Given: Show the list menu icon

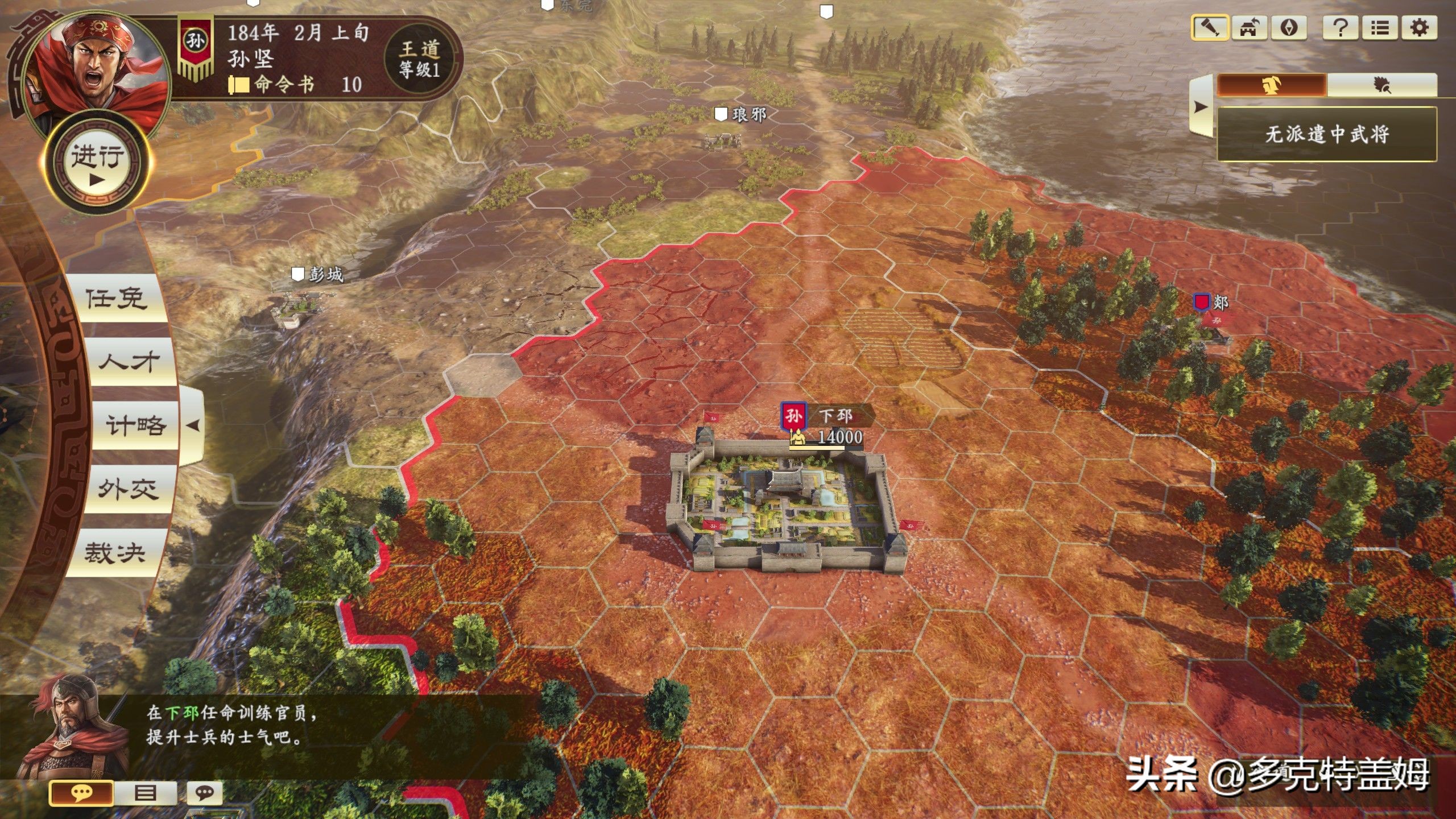Looking at the screenshot, I should (x=1379, y=28).
